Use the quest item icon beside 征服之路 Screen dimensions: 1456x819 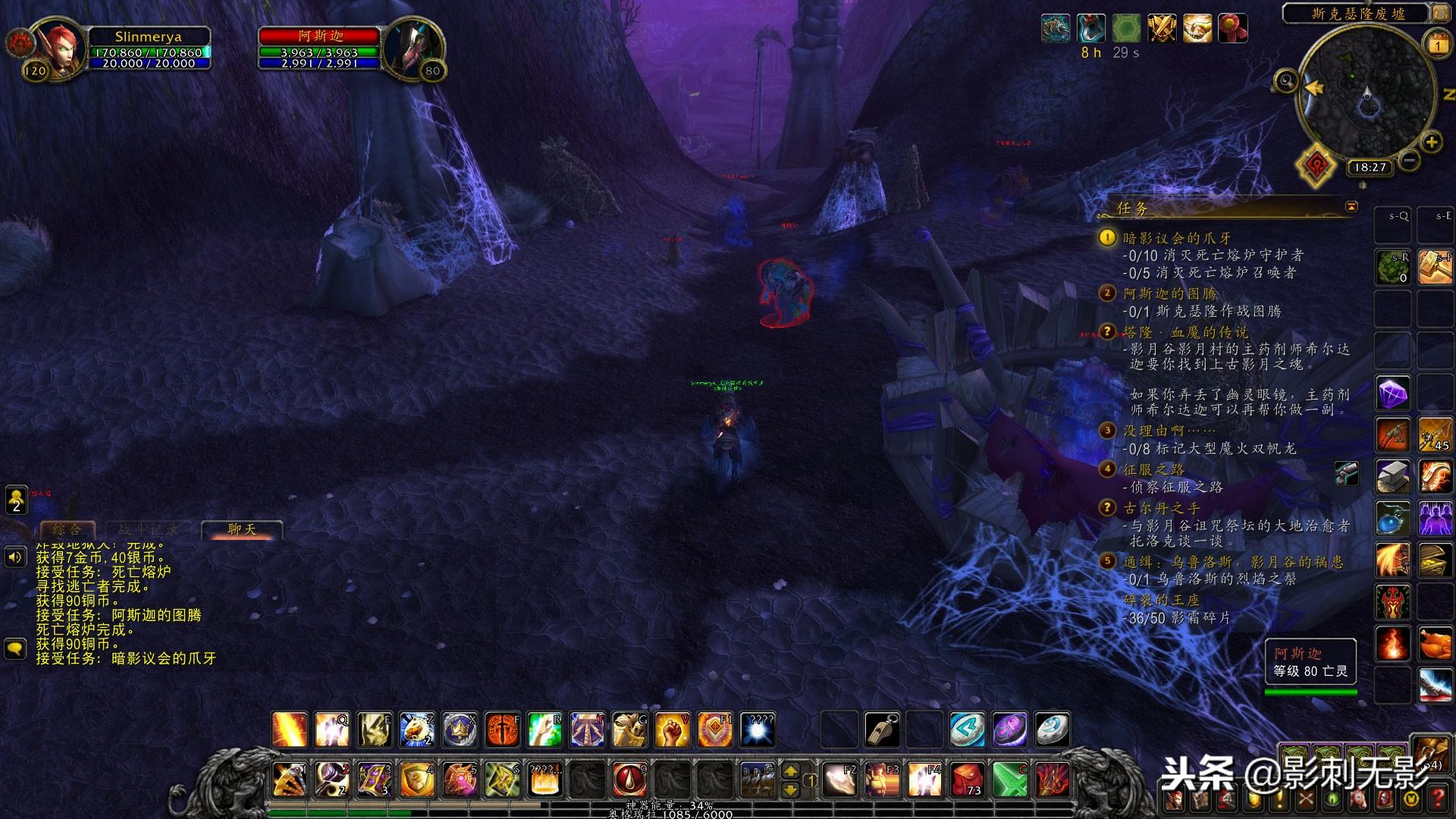coord(1346,473)
